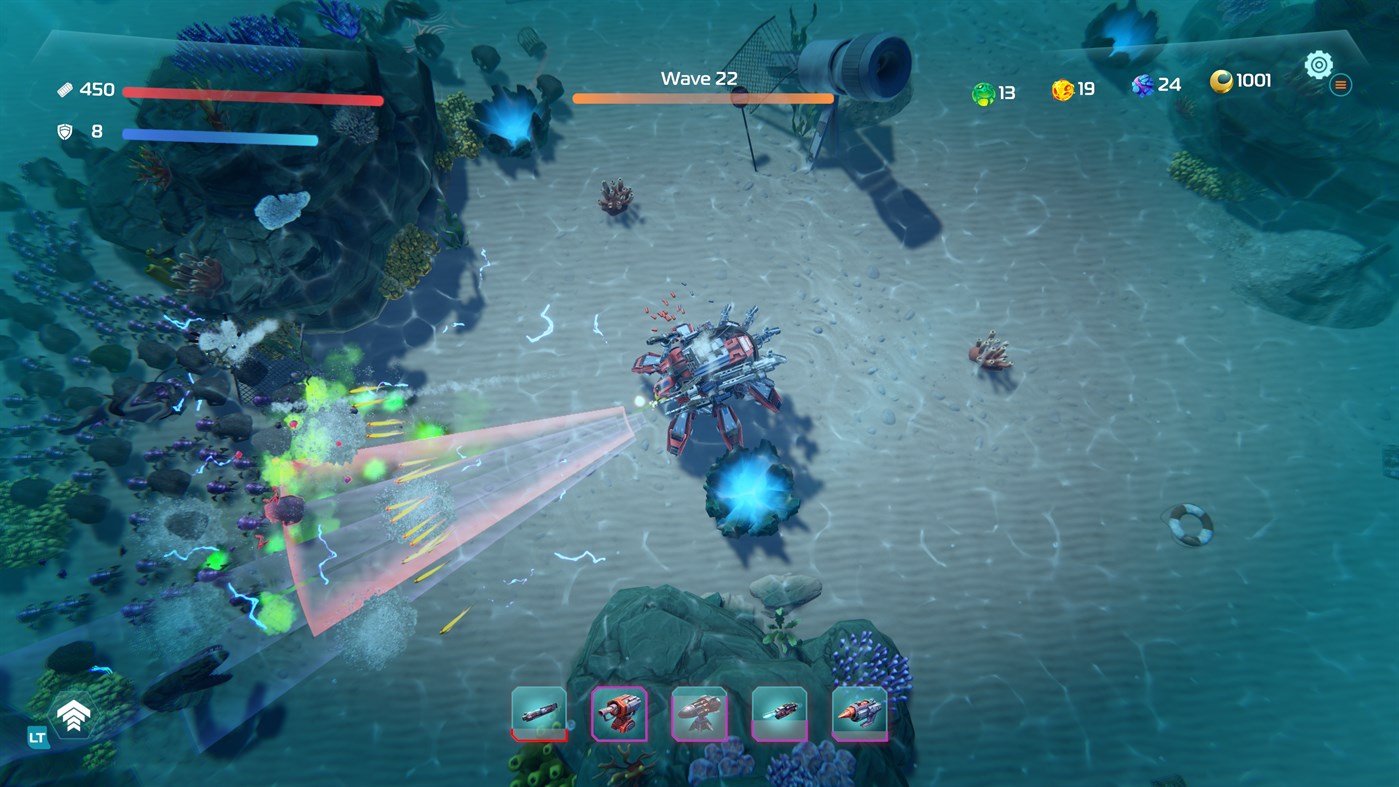1399x787 pixels.
Task: Click the red health bar at top left
Action: [x=252, y=96]
